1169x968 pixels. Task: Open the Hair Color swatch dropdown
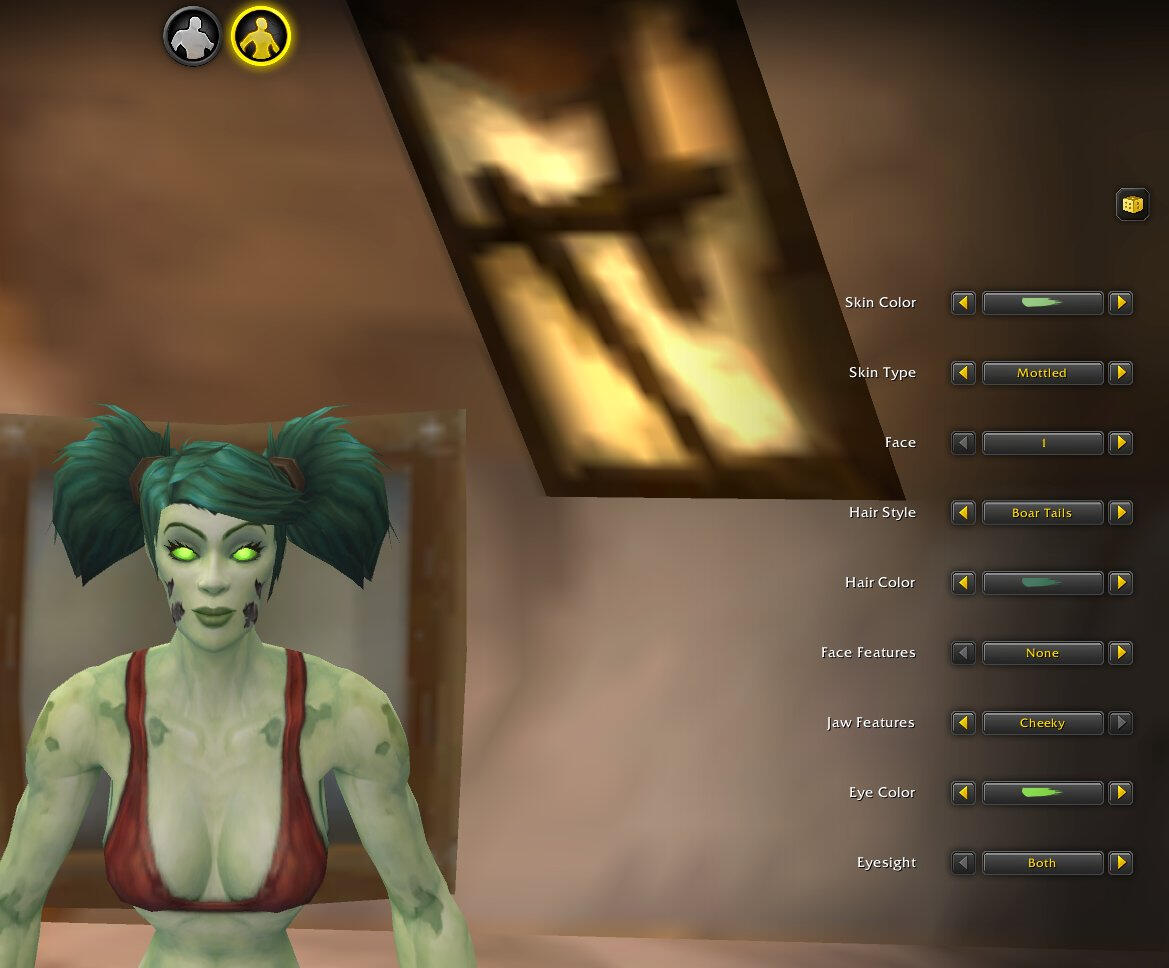[x=1042, y=583]
